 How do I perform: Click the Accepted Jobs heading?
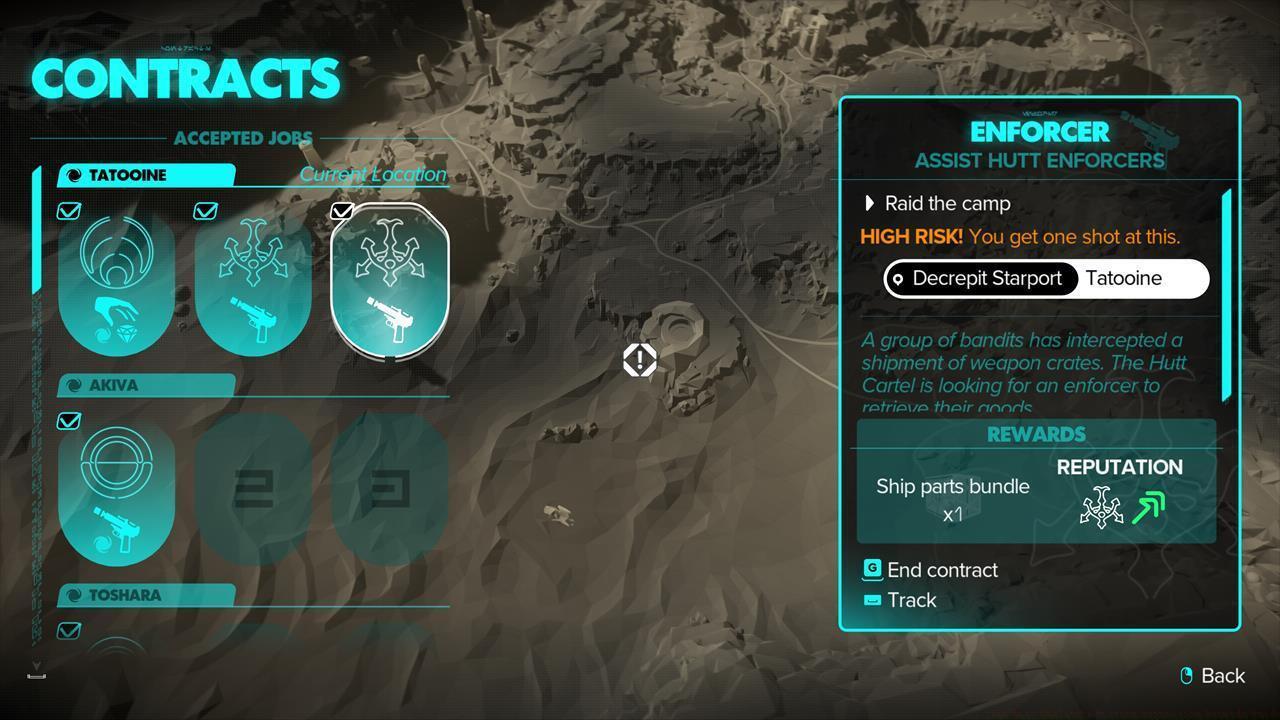click(243, 138)
